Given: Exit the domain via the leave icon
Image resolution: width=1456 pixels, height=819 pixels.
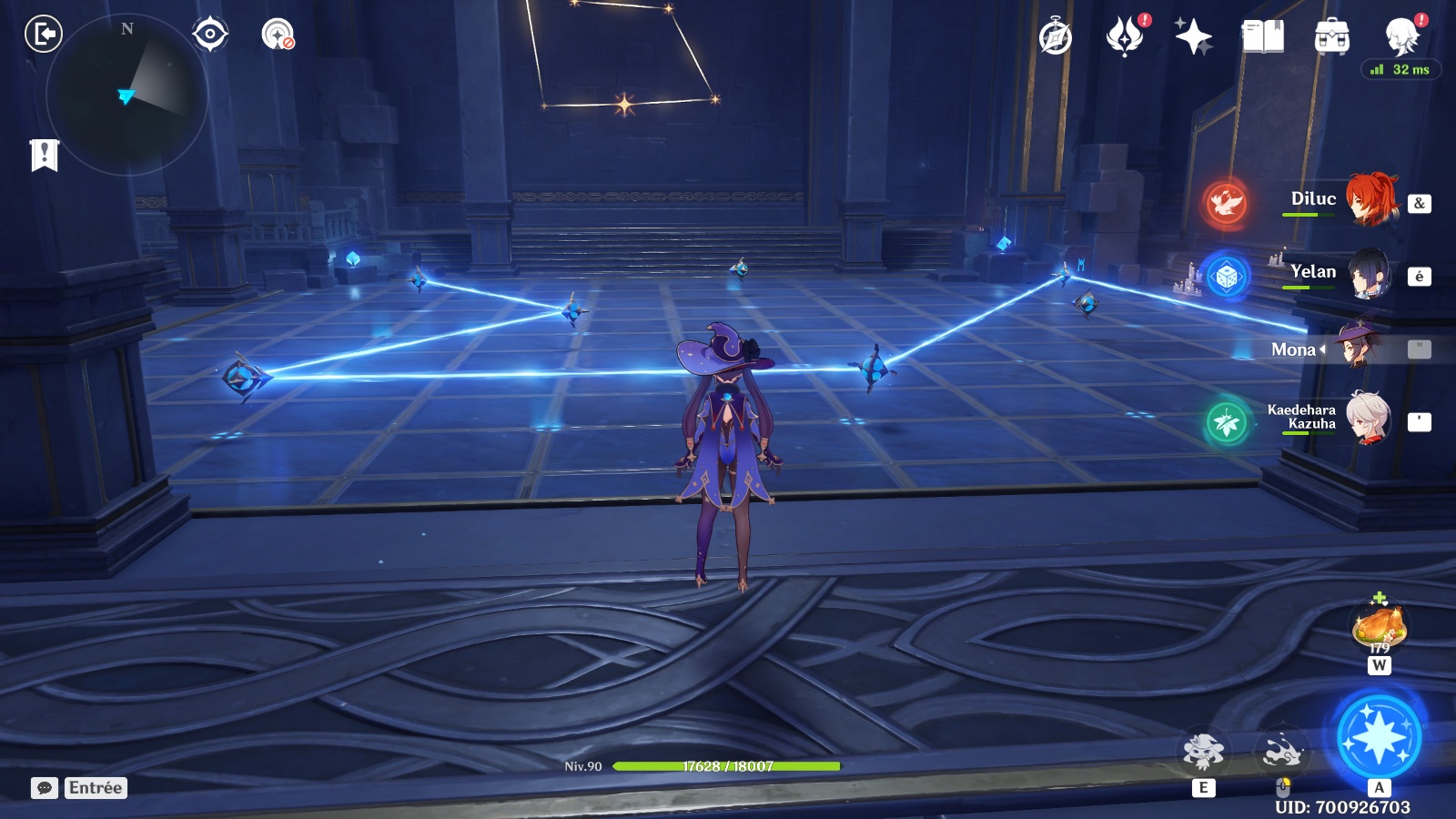Looking at the screenshot, I should (43, 35).
